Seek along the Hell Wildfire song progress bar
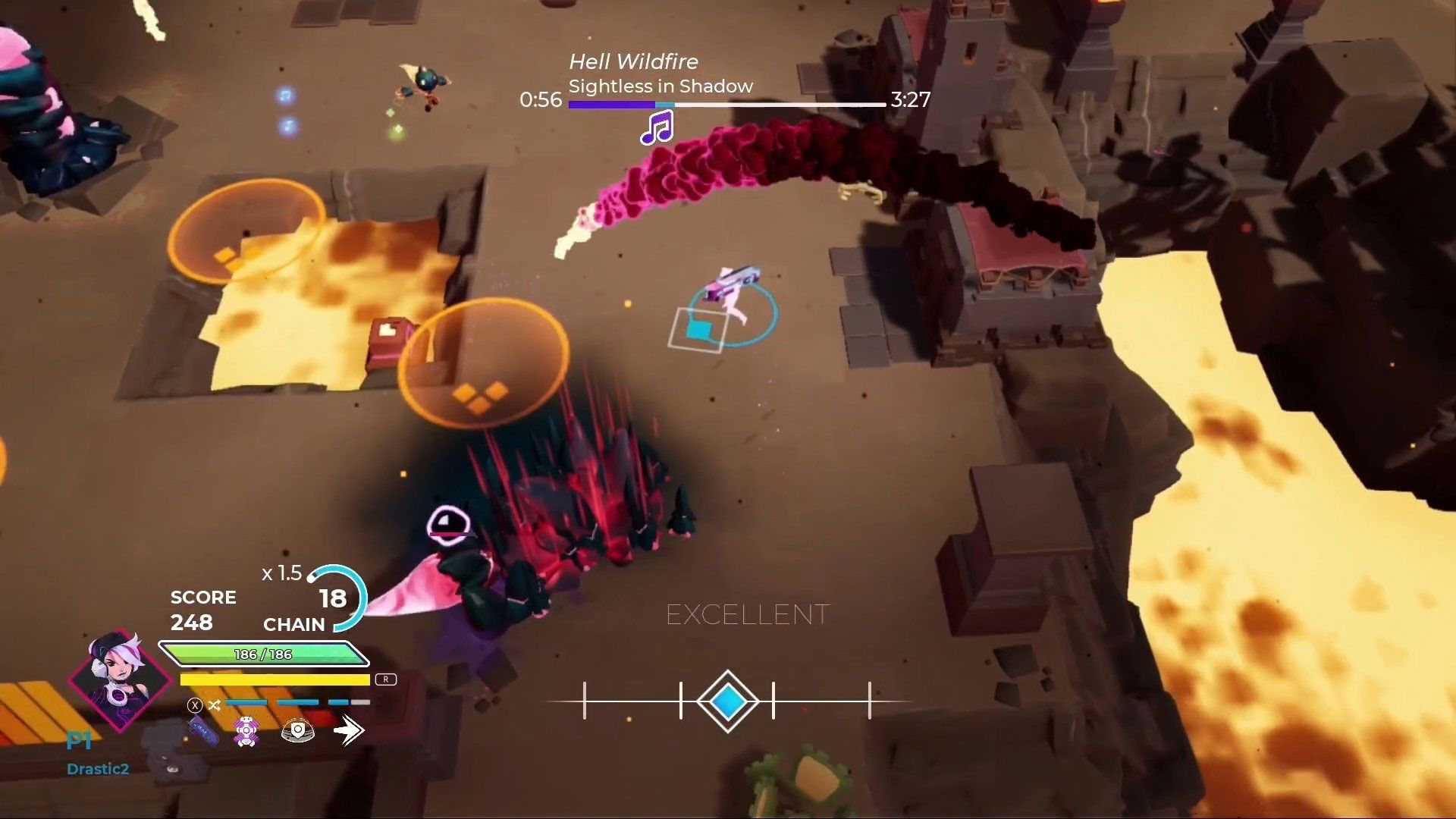The height and width of the screenshot is (819, 1456). pos(726,105)
